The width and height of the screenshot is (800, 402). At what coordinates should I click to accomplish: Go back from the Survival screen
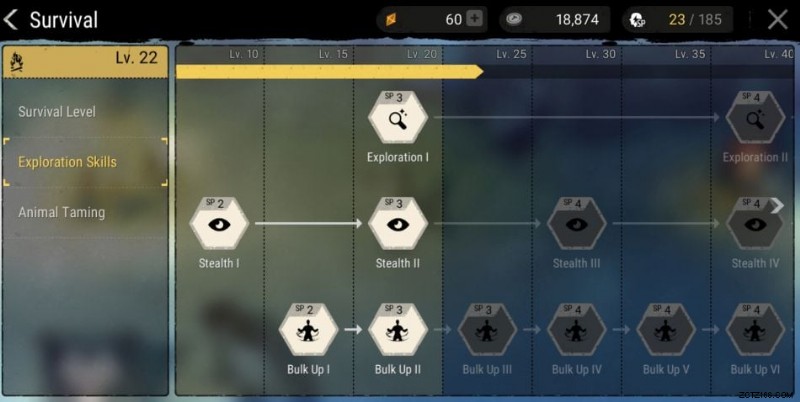pos(12,20)
